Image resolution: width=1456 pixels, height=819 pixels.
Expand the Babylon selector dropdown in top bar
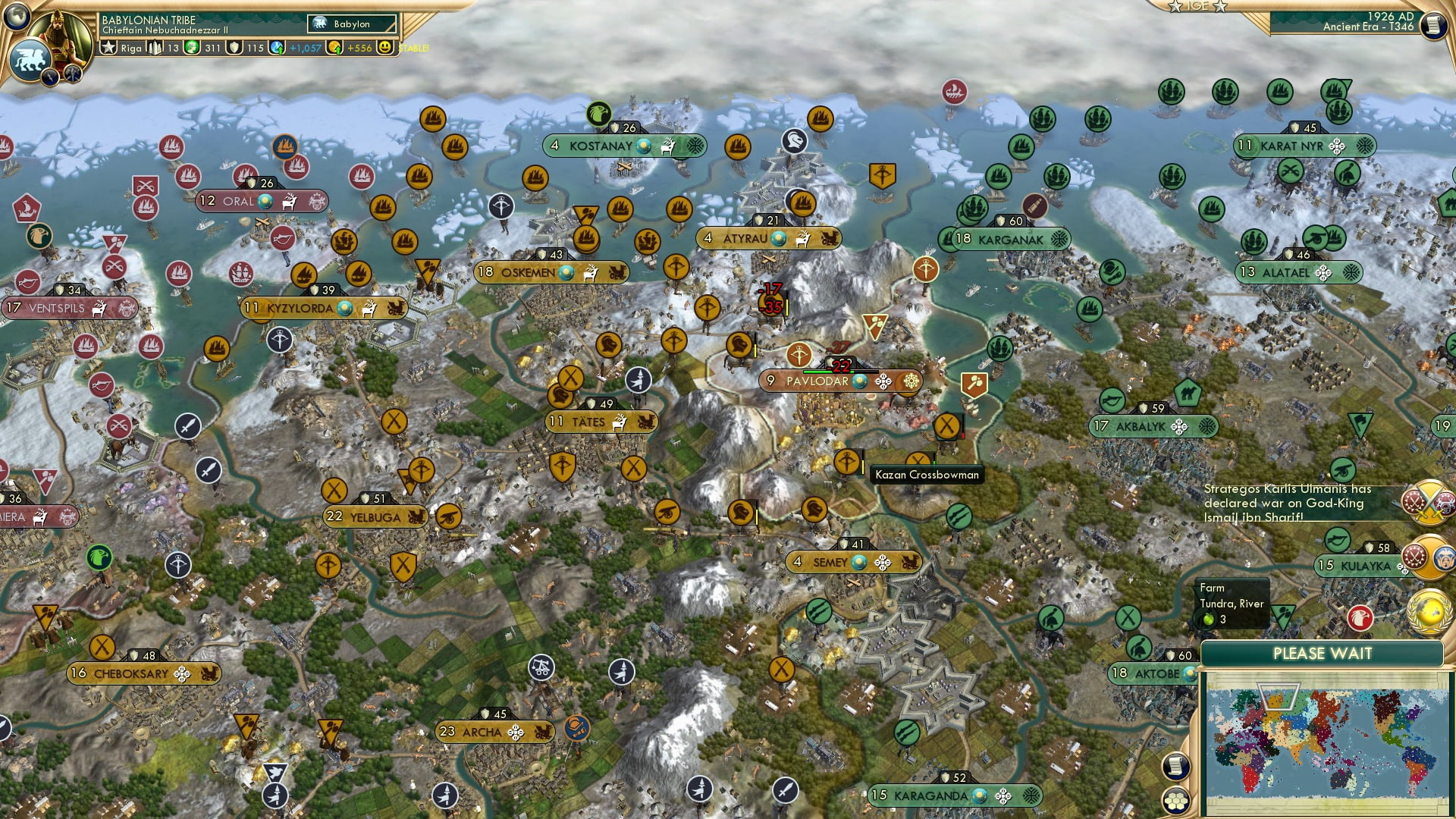tap(350, 24)
